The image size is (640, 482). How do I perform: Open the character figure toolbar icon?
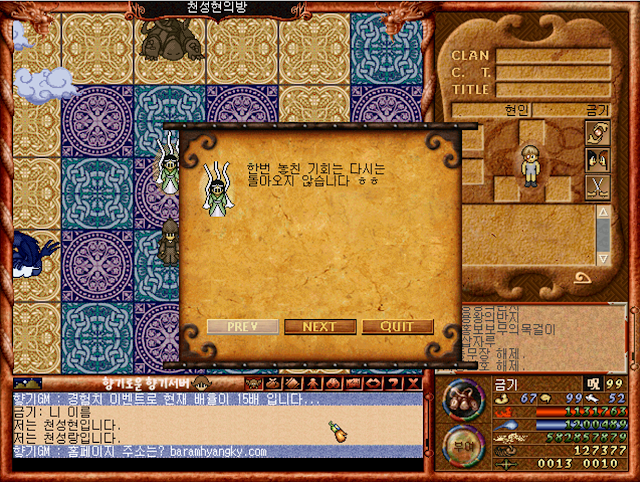coord(311,383)
